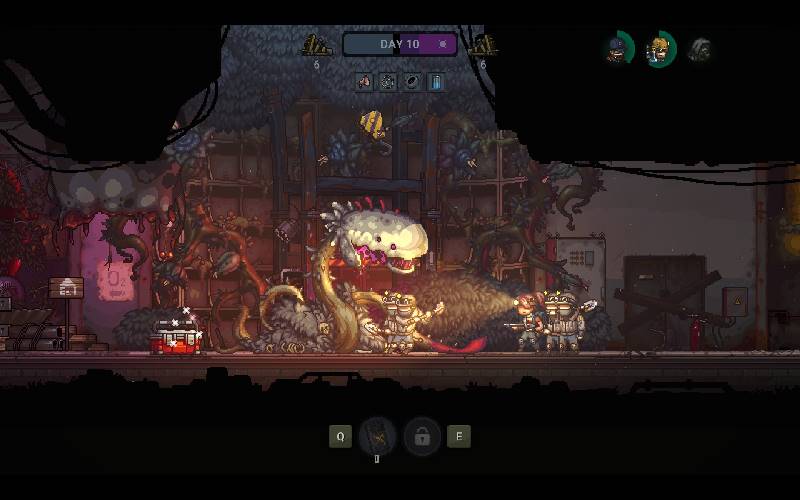800x500 pixels.
Task: Click the meat resource icon
Action: pyautogui.click(x=366, y=82)
